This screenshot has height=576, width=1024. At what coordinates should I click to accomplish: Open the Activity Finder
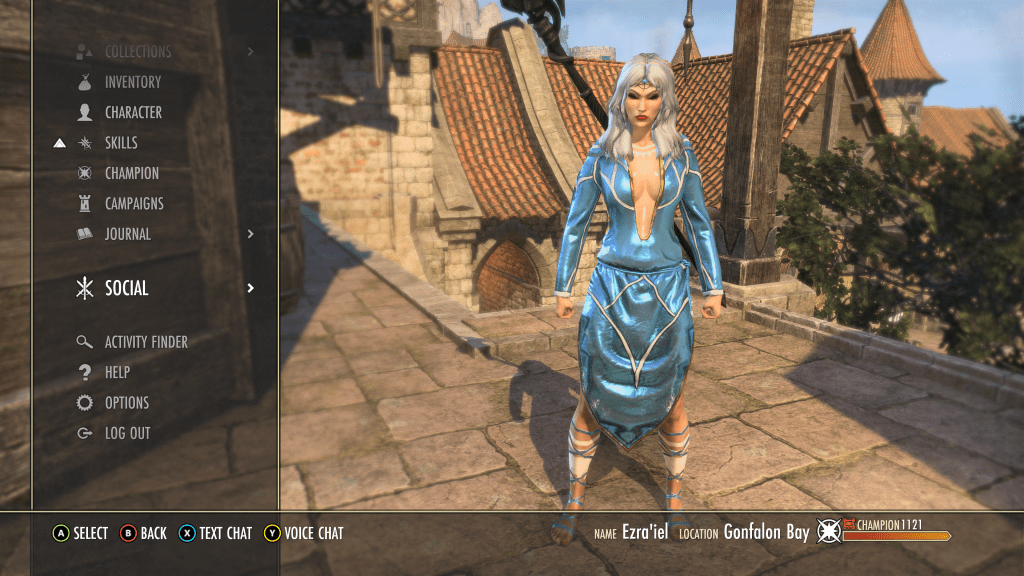[x=146, y=342]
